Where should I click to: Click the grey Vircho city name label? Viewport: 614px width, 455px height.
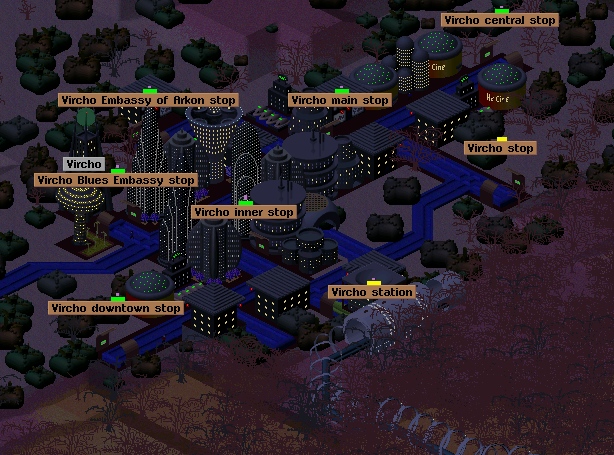coord(84,163)
